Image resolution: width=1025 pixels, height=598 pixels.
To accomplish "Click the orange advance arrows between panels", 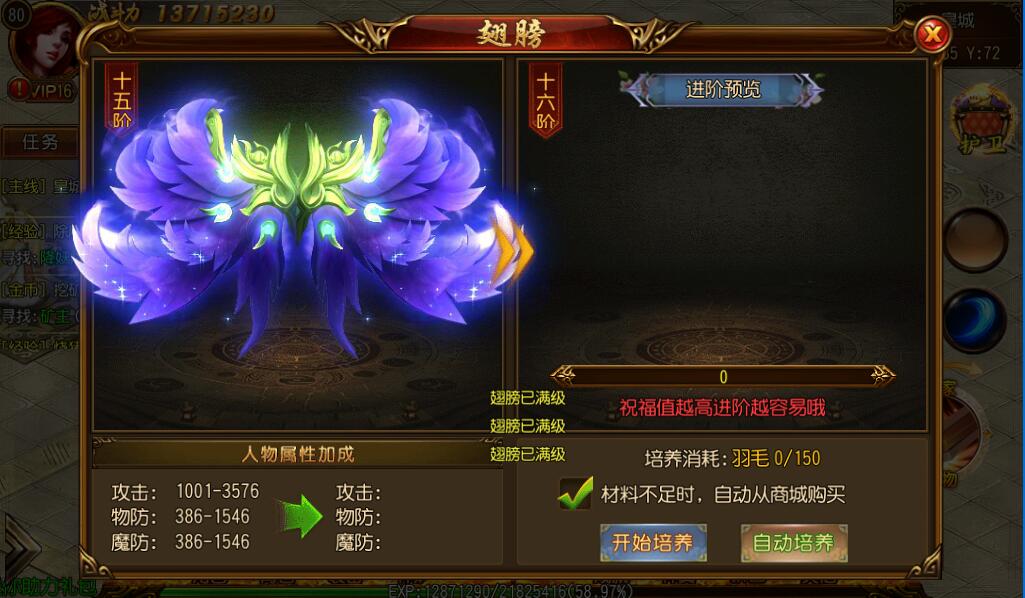I will [x=510, y=252].
